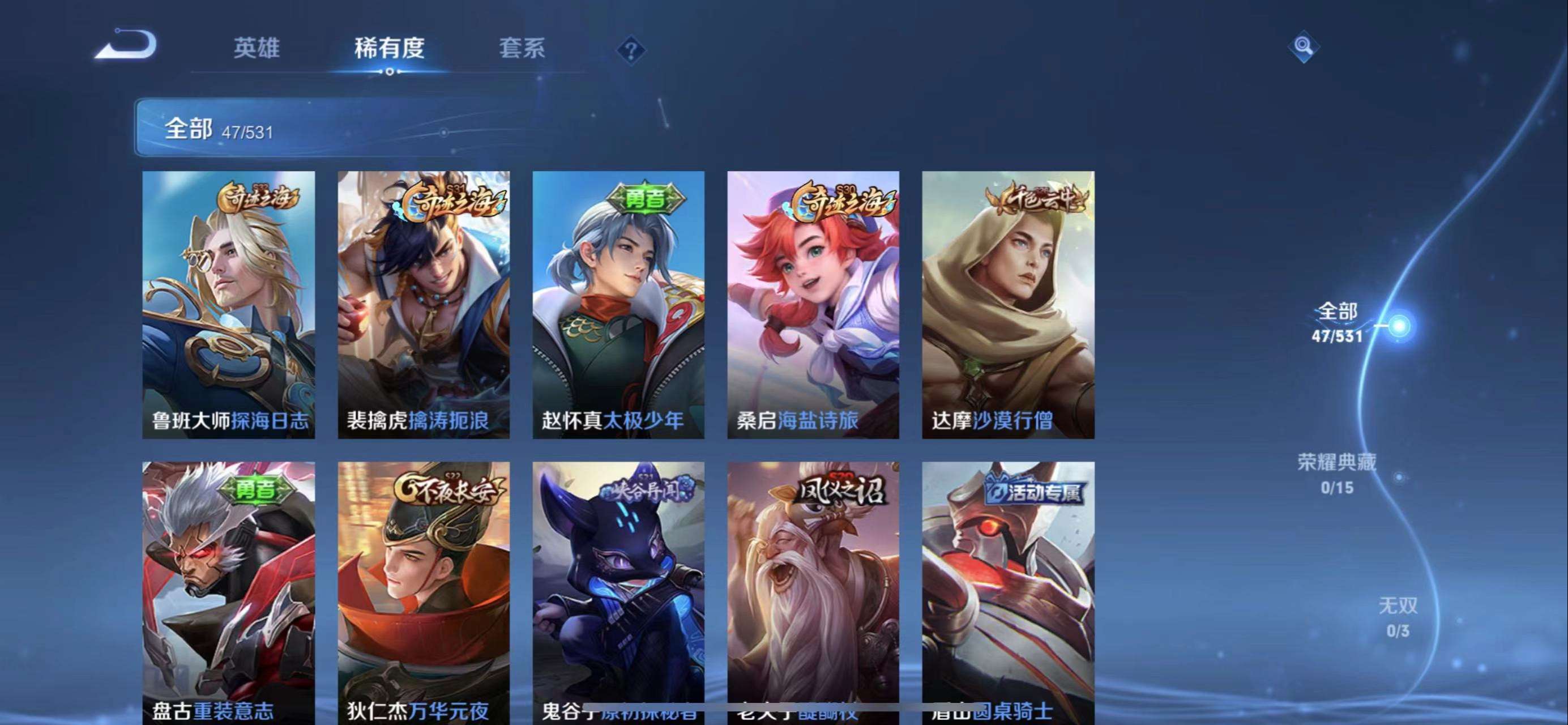Image resolution: width=1568 pixels, height=725 pixels.
Task: Filter by 荣耀典藏 rarity
Action: click(1337, 473)
